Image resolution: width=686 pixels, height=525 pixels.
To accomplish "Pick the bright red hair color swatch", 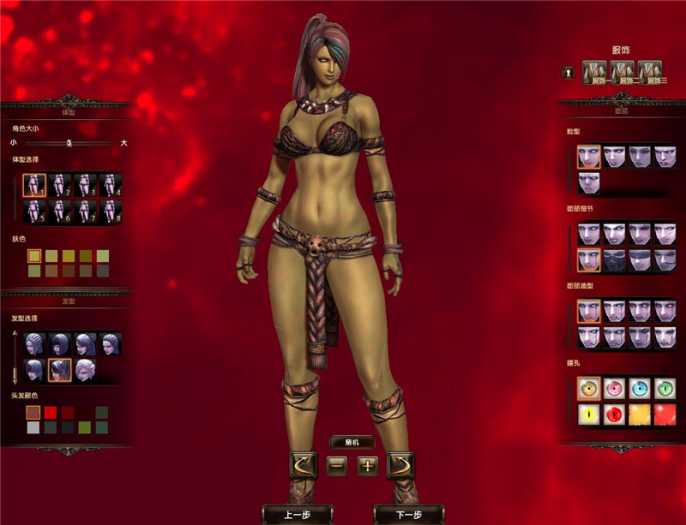I will tap(50, 412).
